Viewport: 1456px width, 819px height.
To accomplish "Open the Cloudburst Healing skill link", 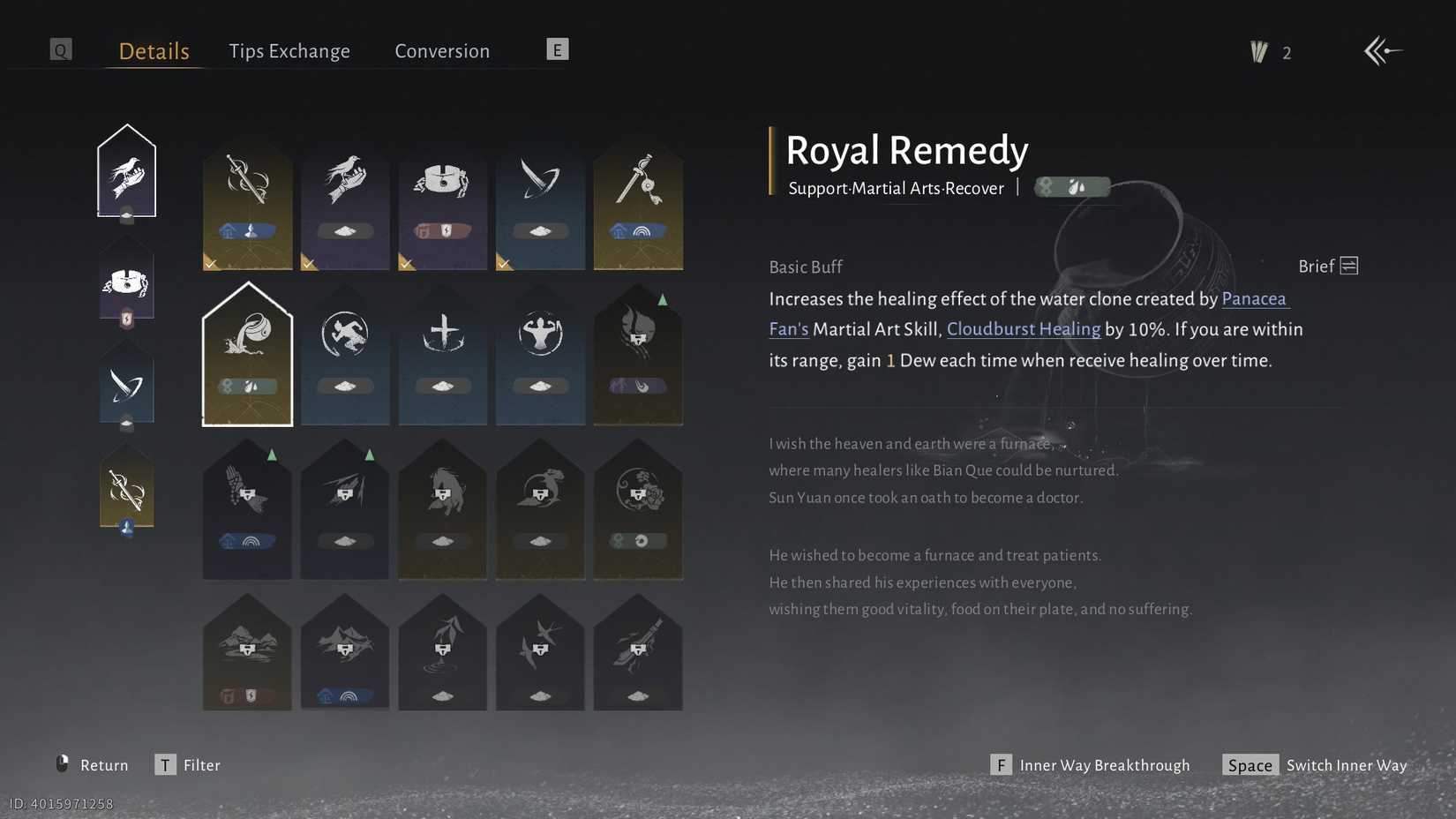I will point(1024,328).
